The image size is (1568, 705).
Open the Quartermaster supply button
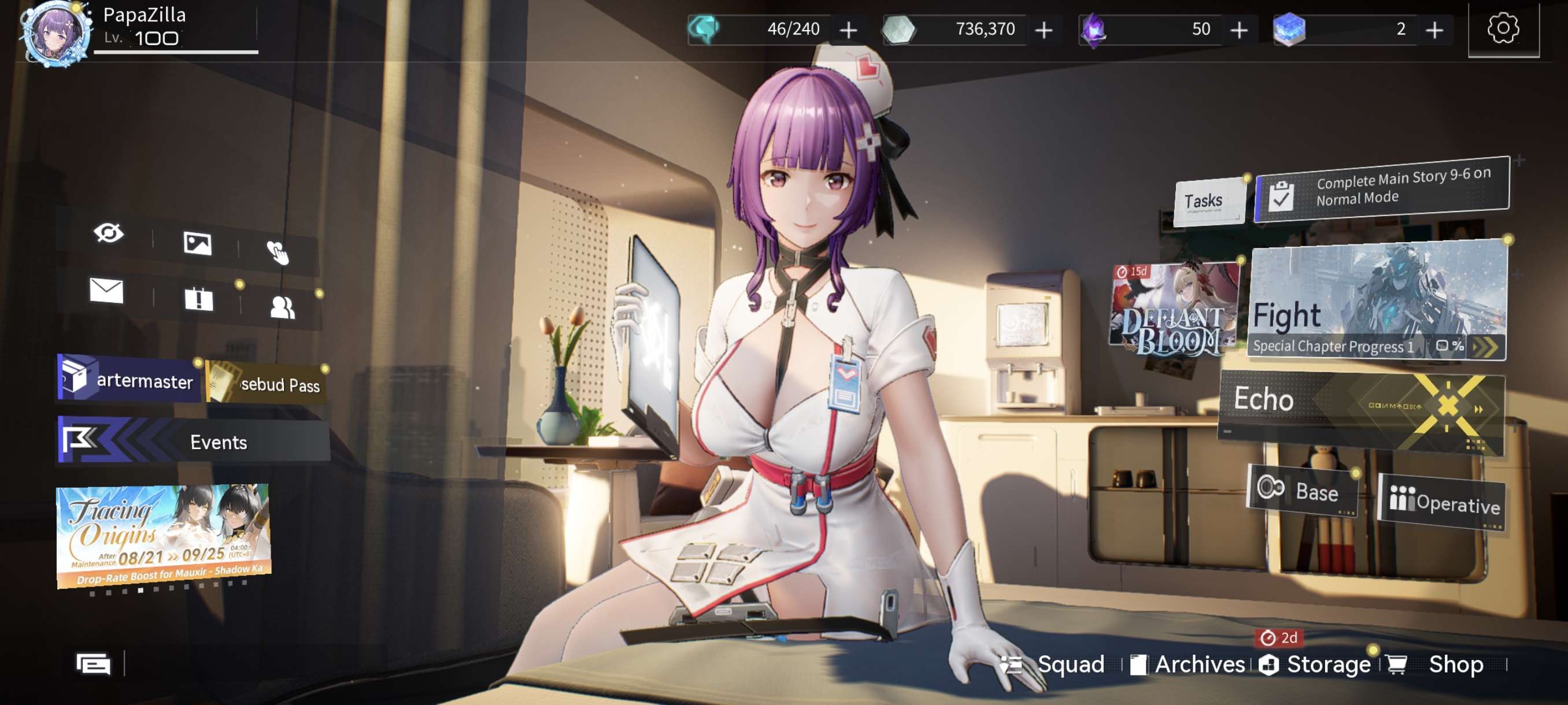pos(128,379)
